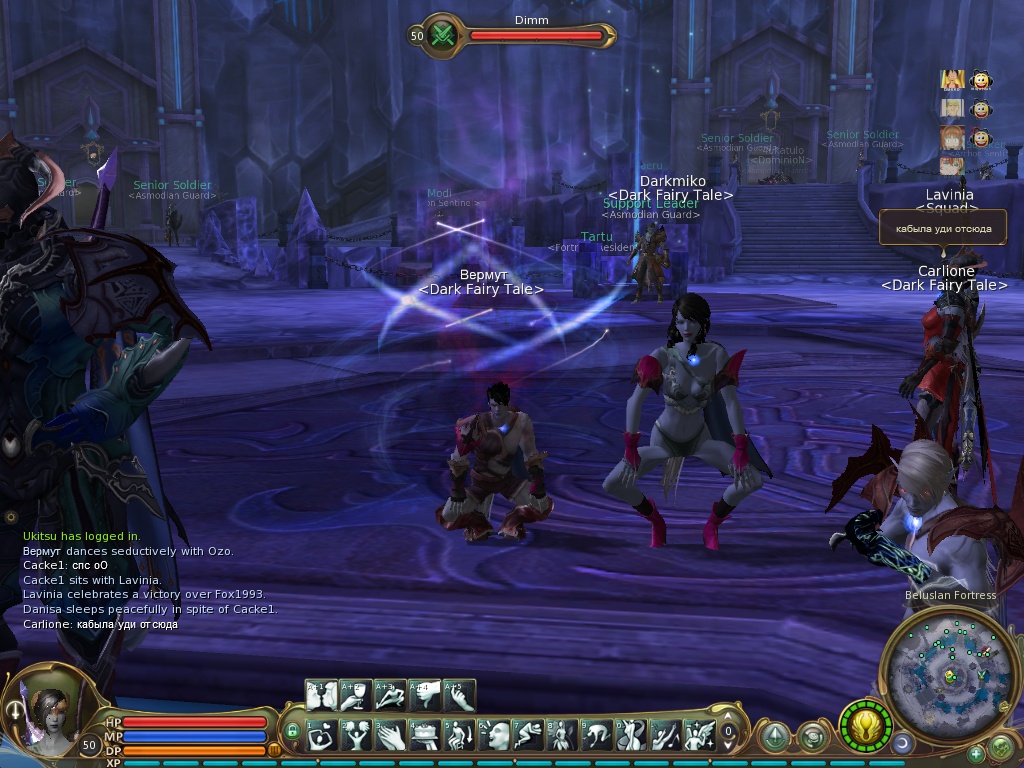Use the winged angel emote slot
Image resolution: width=1024 pixels, height=768 pixels.
click(698, 736)
